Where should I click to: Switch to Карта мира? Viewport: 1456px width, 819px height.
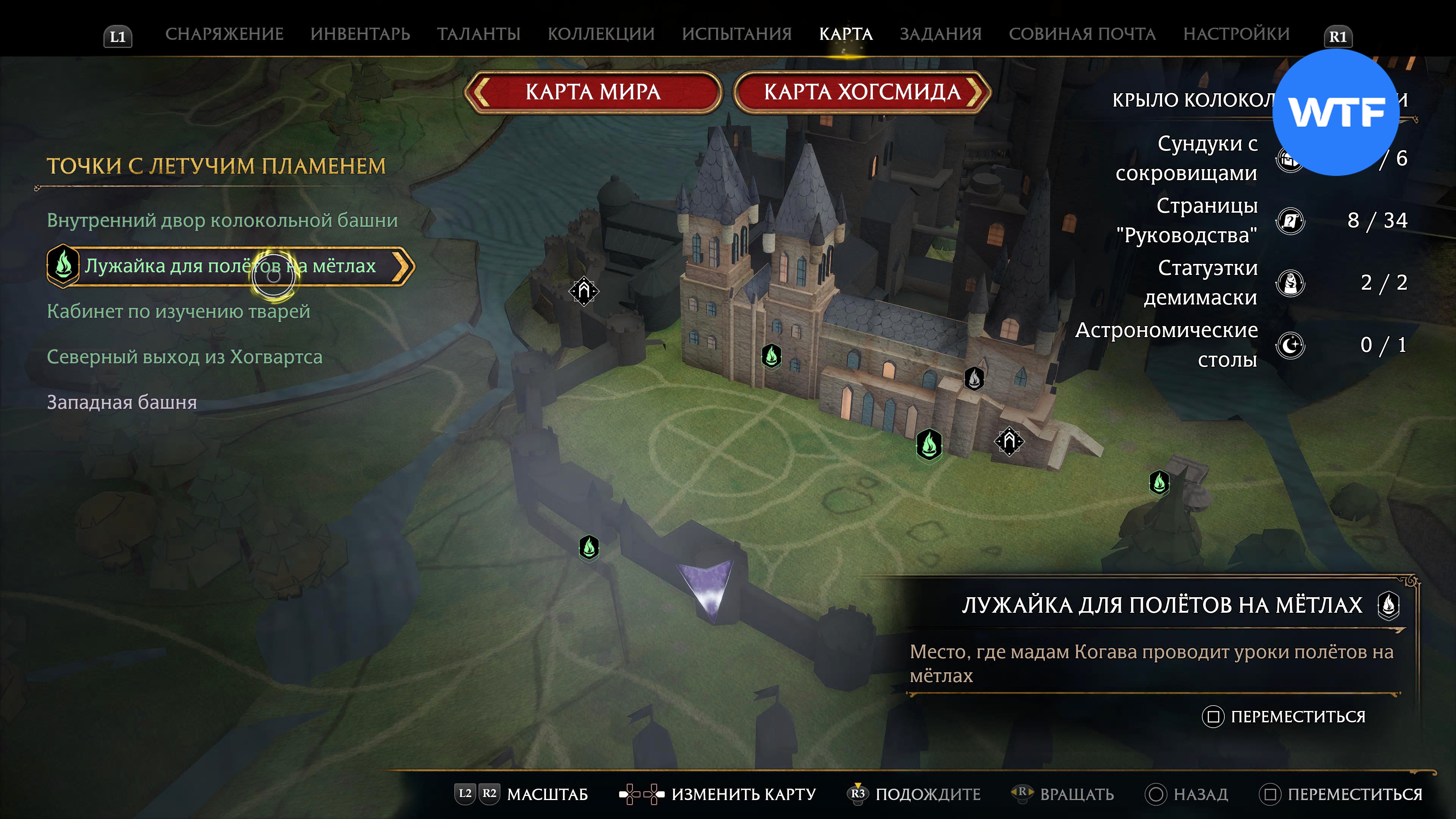click(593, 92)
